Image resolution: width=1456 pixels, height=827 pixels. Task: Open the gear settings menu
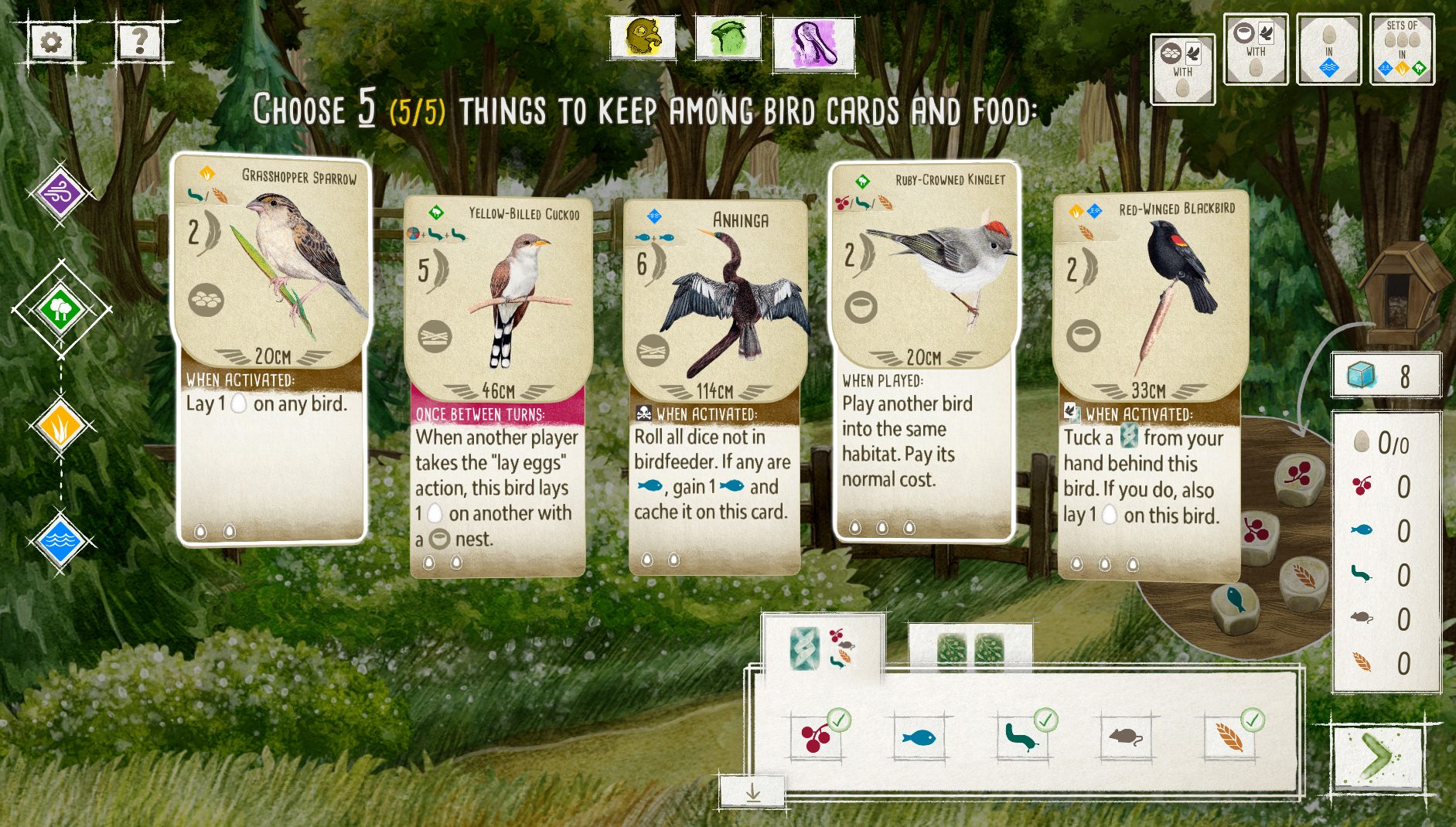(51, 42)
